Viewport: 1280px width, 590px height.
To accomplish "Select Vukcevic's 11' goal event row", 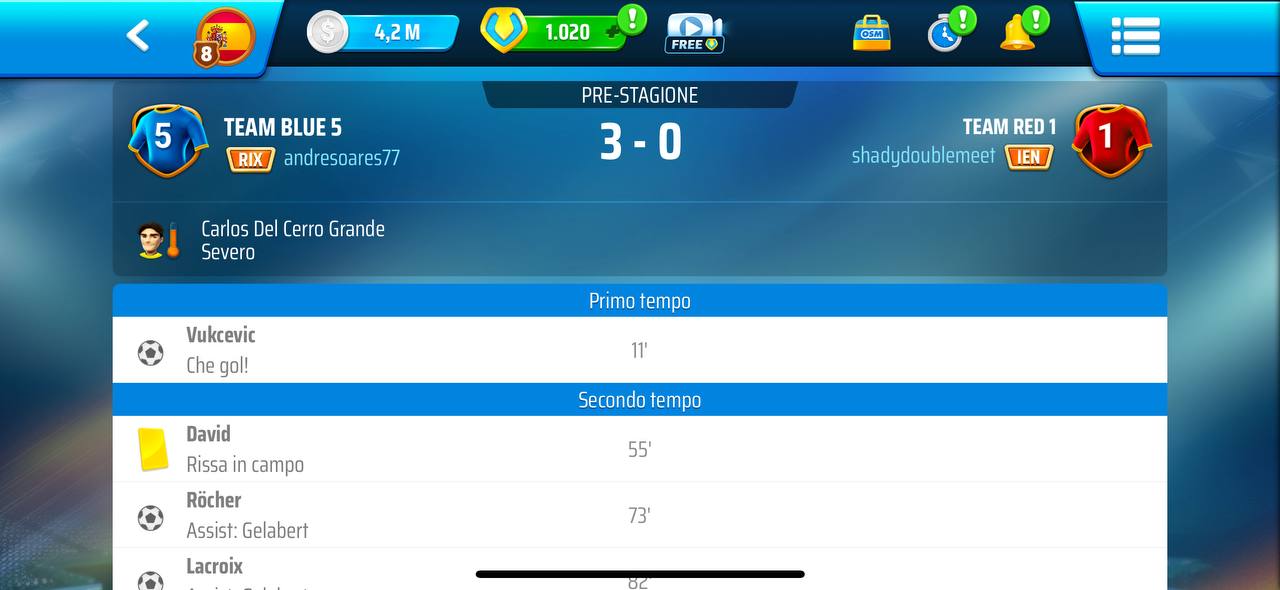I will (x=639, y=350).
